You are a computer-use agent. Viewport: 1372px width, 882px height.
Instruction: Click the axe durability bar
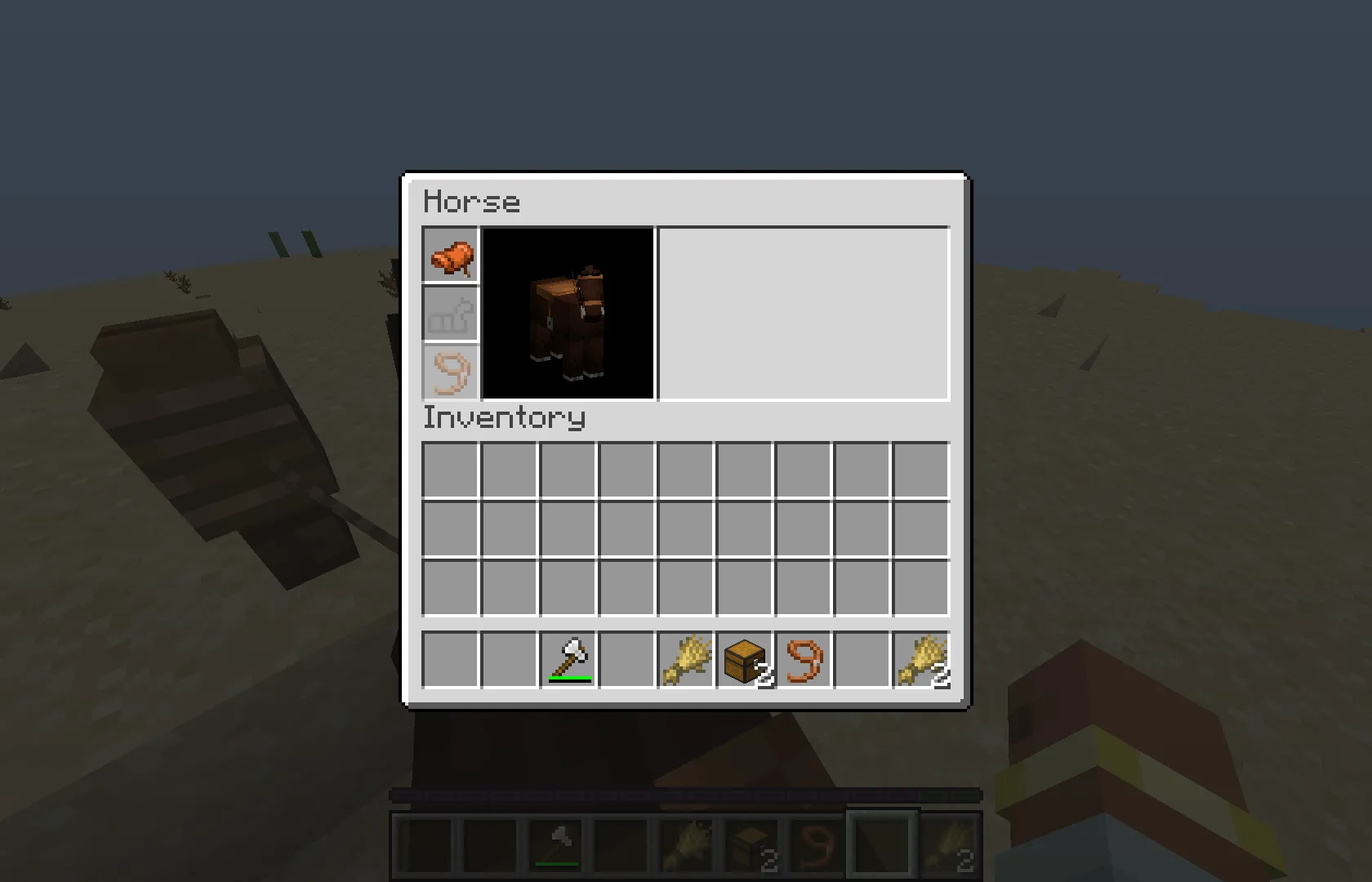click(569, 677)
